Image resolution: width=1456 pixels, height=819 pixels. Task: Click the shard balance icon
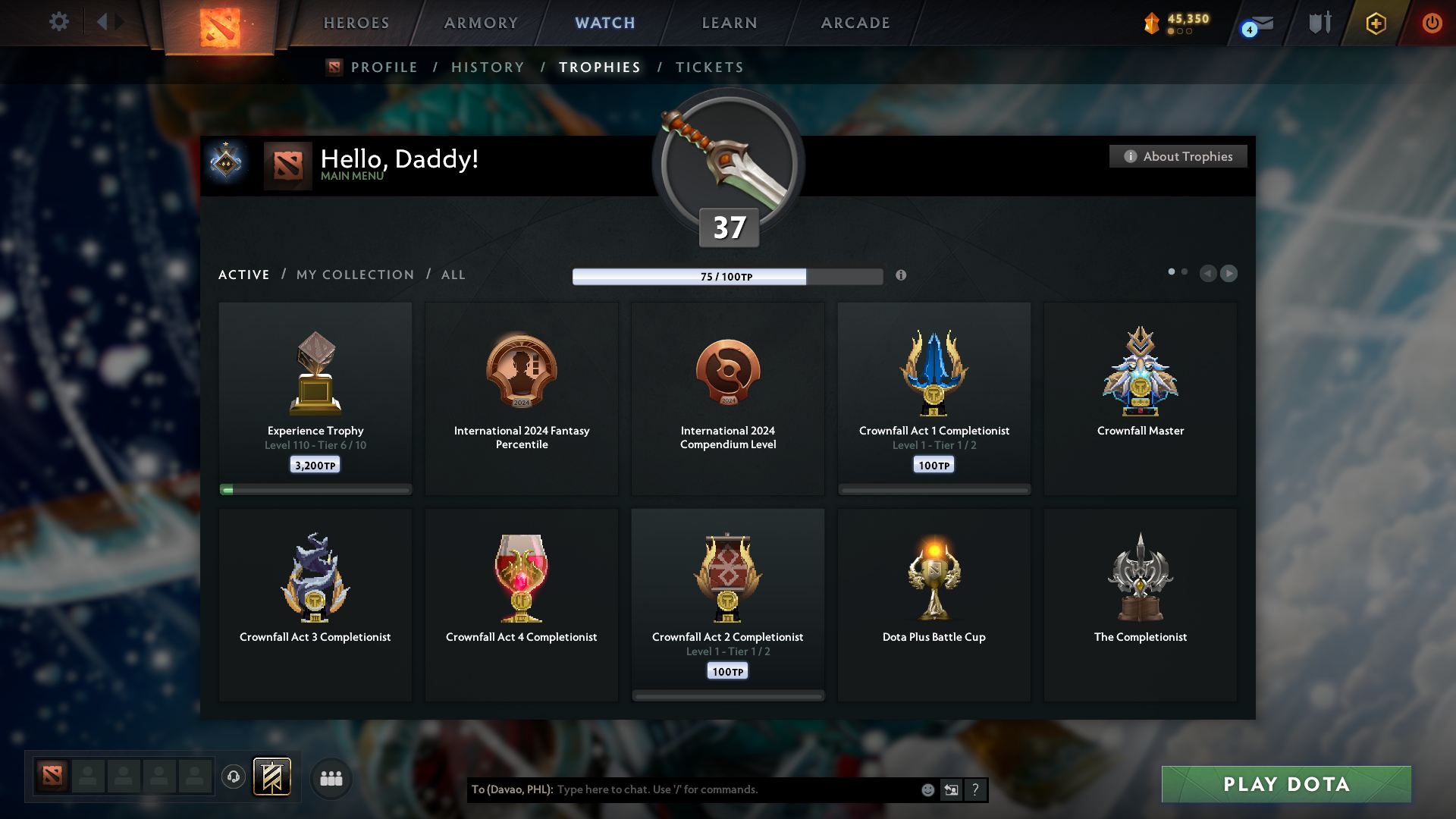tap(1153, 24)
